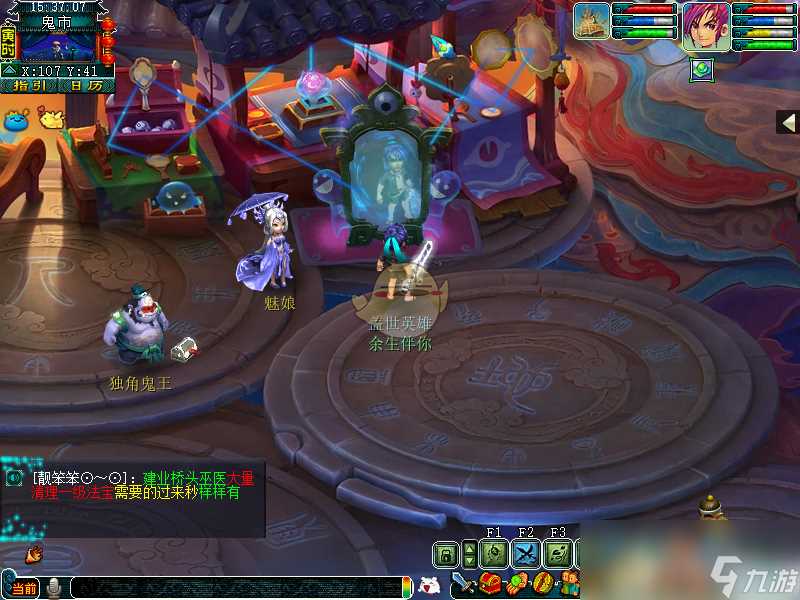800x600 pixels.
Task: Click the yellow pet creature icon
Action: 49,118
